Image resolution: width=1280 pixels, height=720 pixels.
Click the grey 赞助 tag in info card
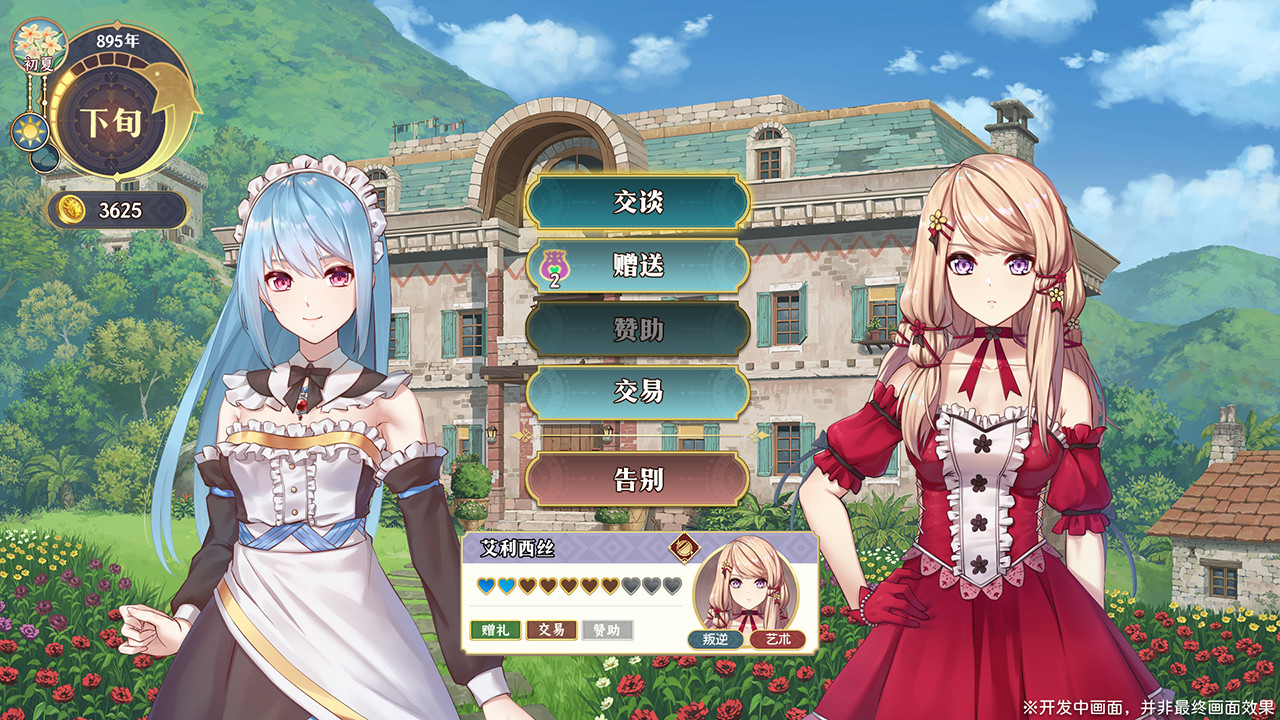[607, 630]
